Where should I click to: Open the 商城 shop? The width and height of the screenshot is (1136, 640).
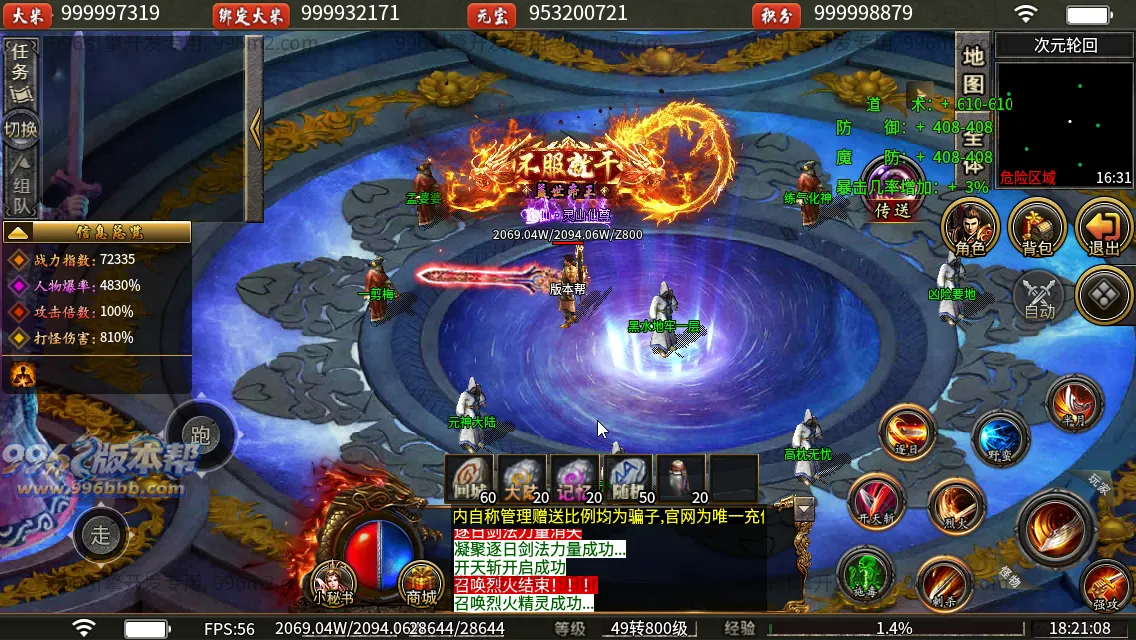421,584
